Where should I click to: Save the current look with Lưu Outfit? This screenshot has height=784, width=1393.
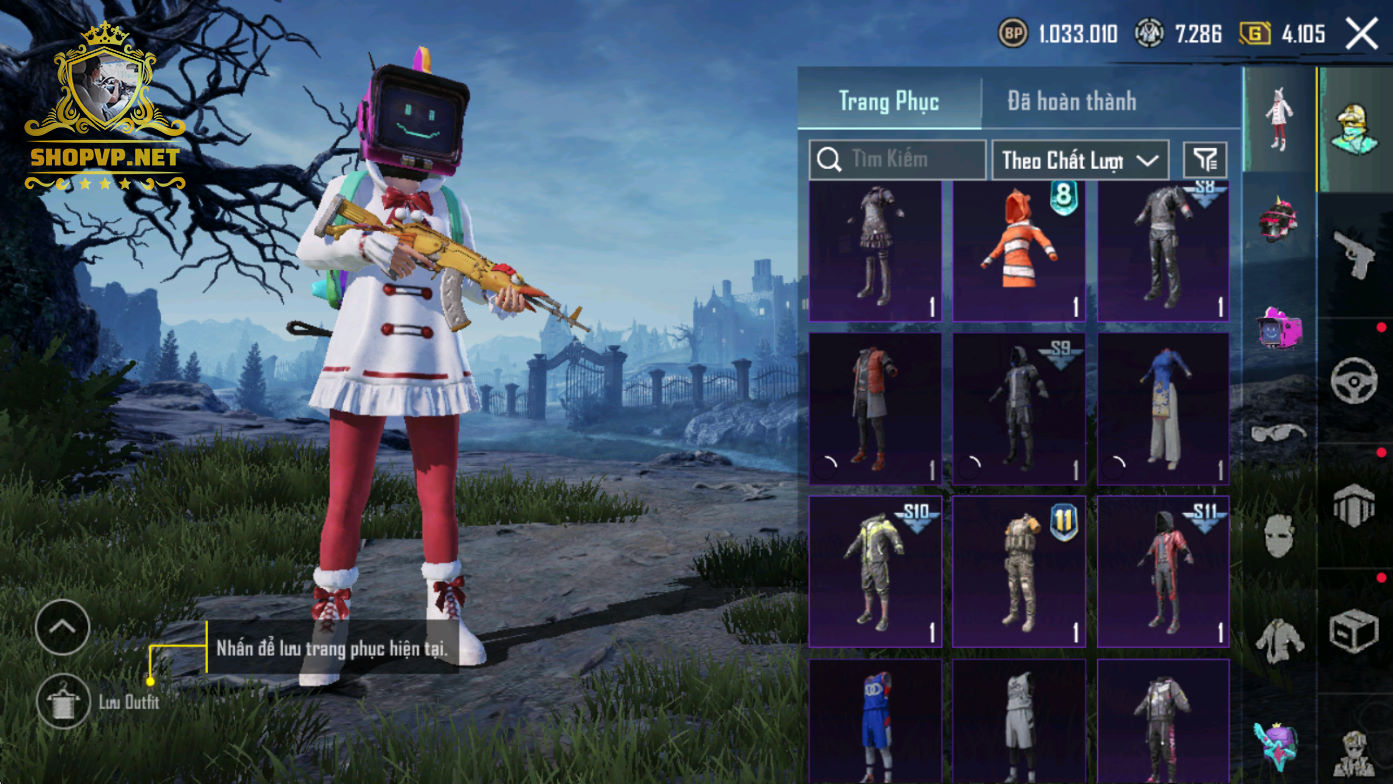click(x=63, y=702)
